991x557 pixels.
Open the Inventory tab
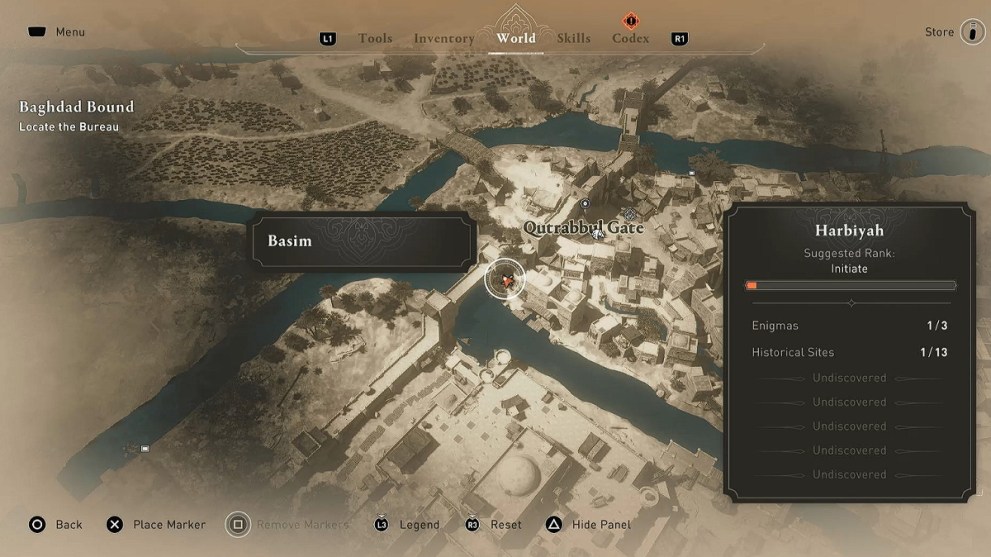(444, 39)
